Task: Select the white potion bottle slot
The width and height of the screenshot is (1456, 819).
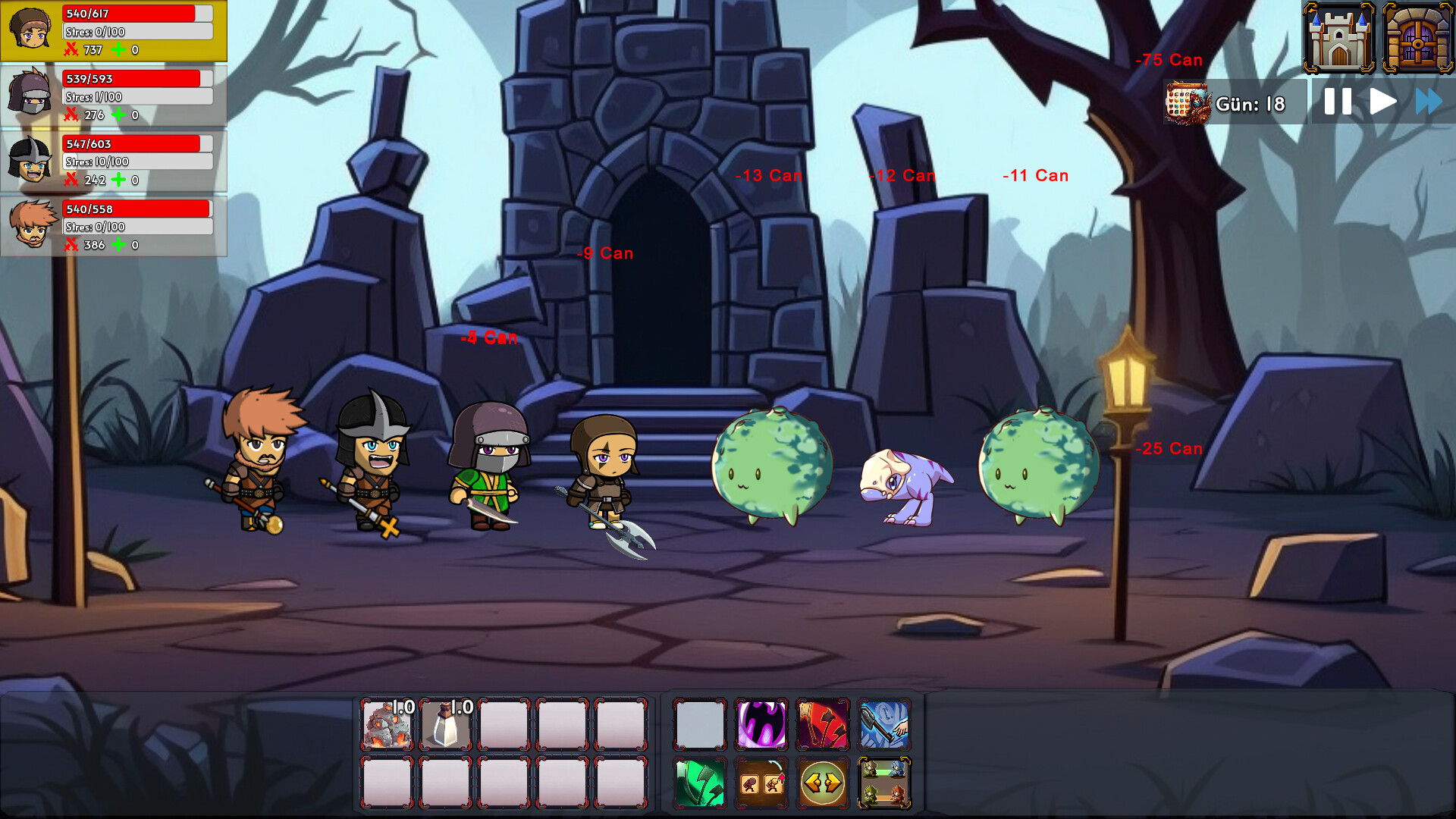Action: 446,724
